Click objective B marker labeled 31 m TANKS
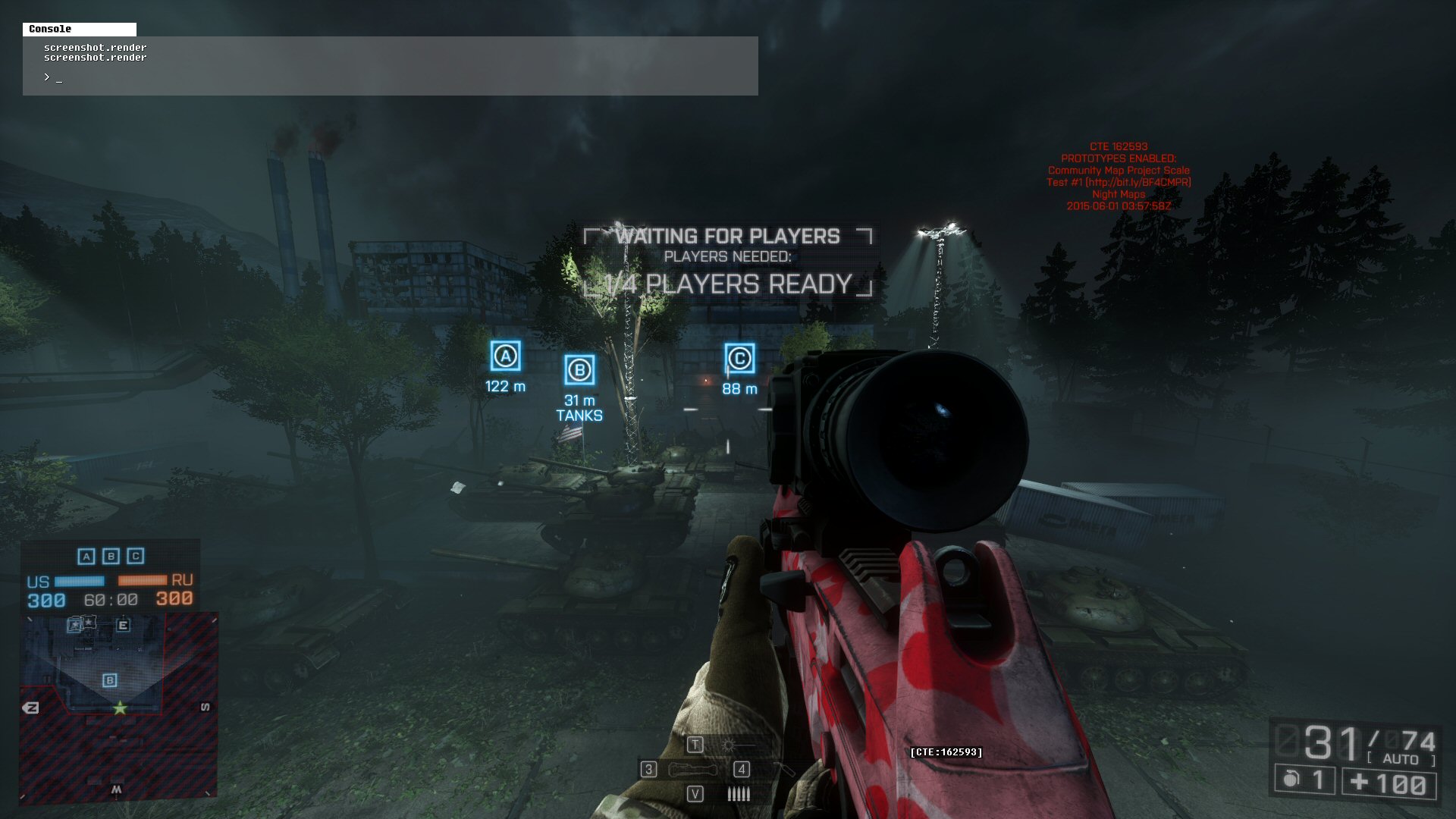This screenshot has width=1456, height=819. coord(579,372)
